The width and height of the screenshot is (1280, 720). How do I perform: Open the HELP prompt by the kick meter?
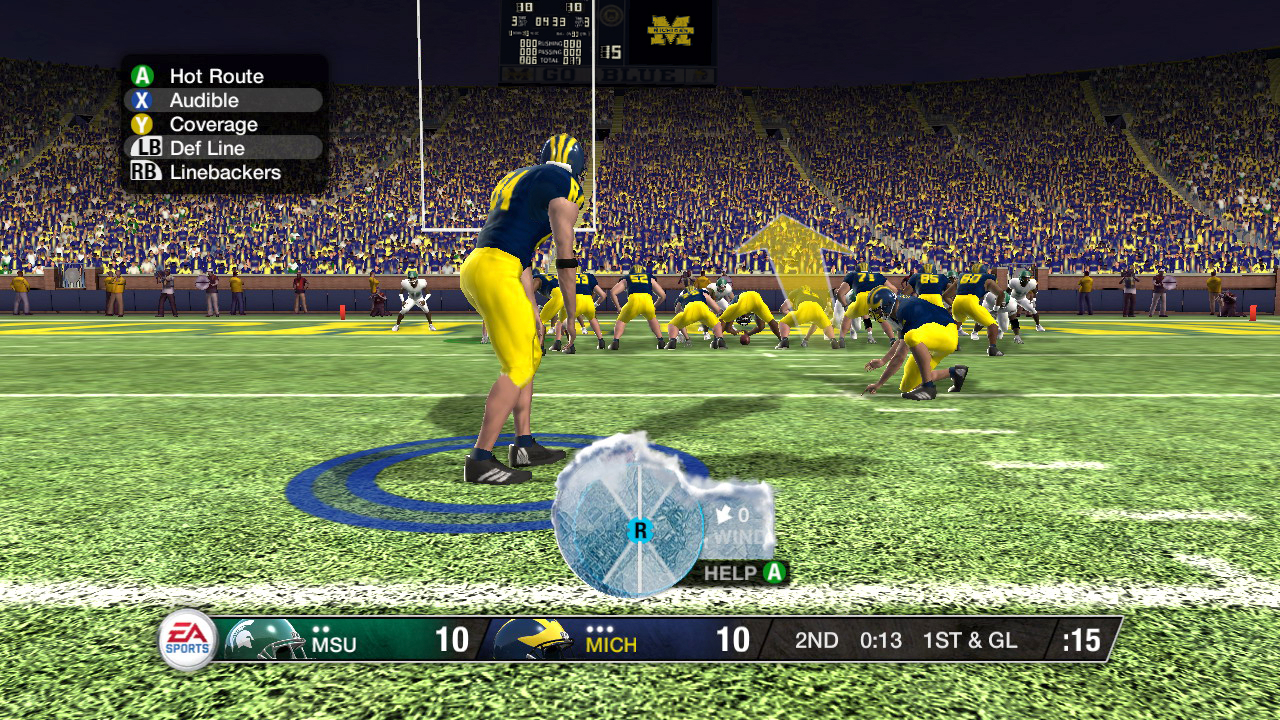745,573
